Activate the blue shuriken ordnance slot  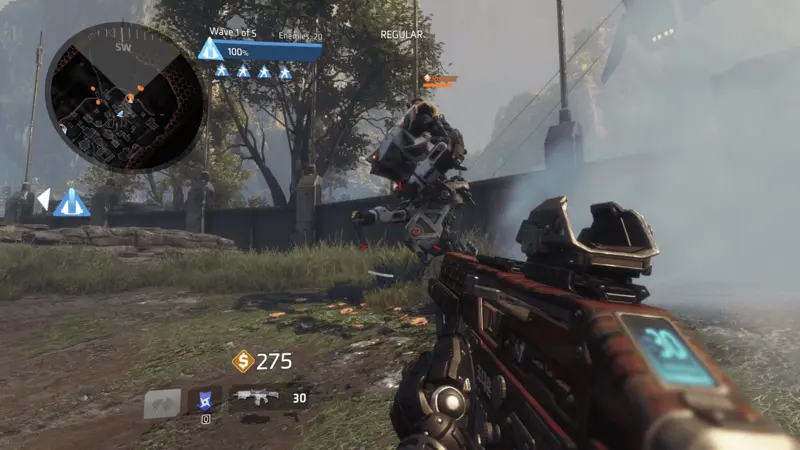pos(205,399)
